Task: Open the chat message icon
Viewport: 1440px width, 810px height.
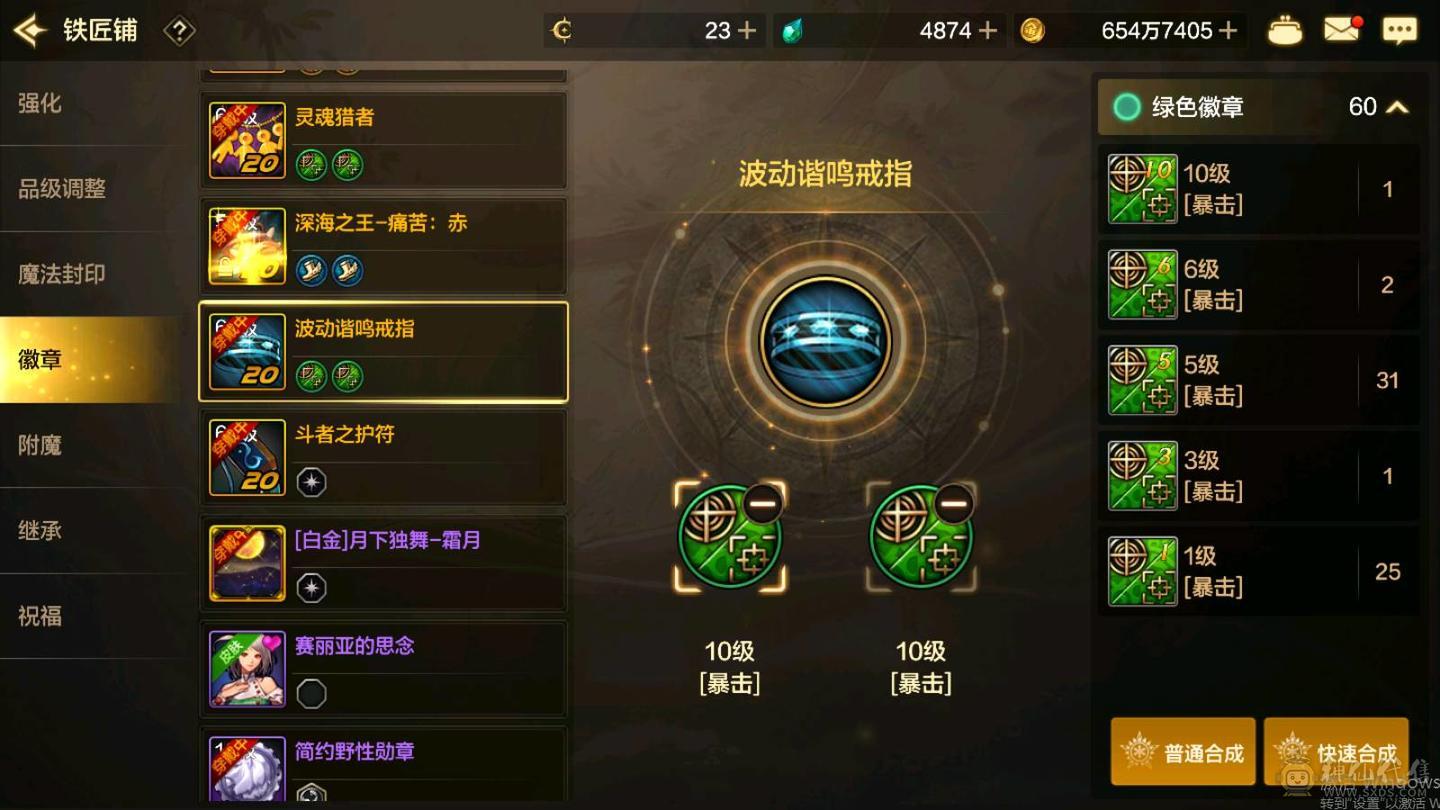Action: [x=1402, y=30]
